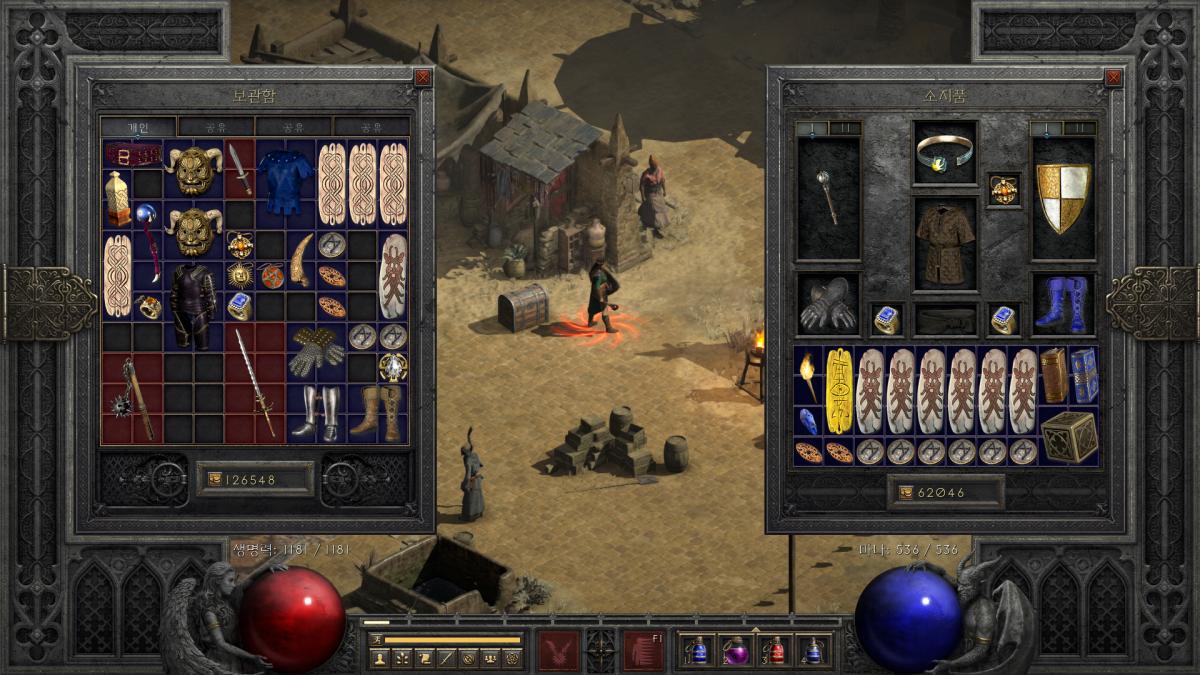Close the inventory window
This screenshot has height=675, width=1200.
(1113, 77)
